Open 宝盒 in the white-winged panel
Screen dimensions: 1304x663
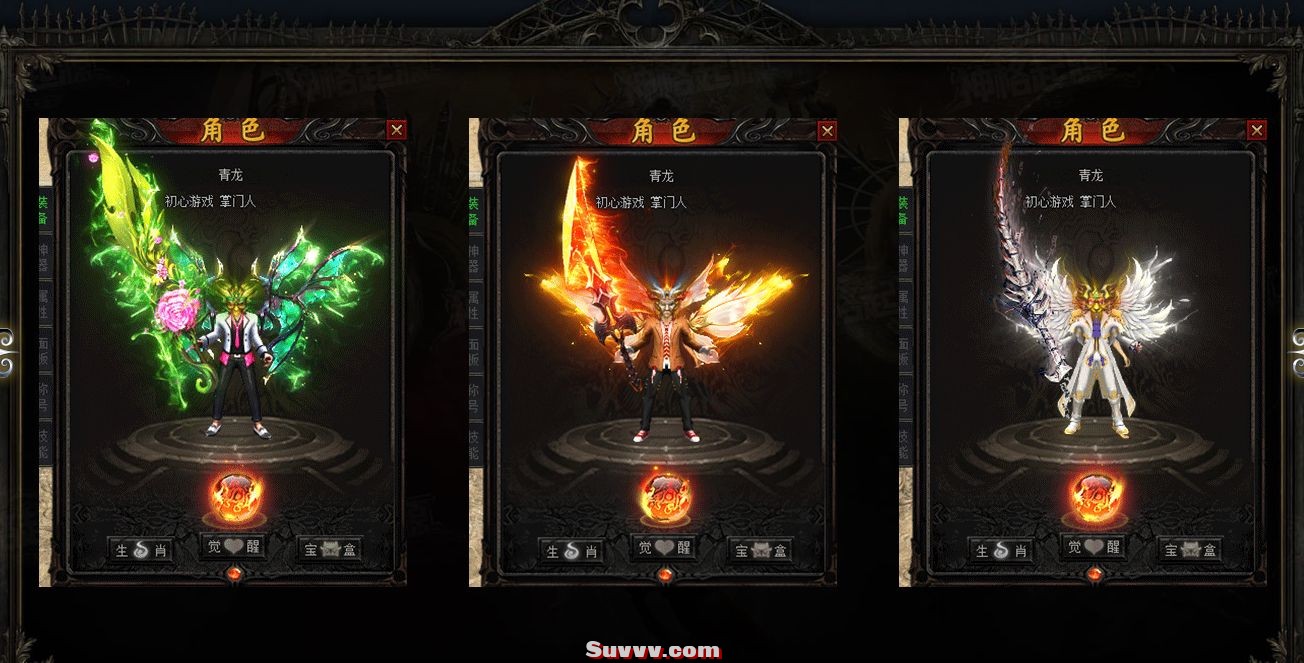[x=1189, y=550]
